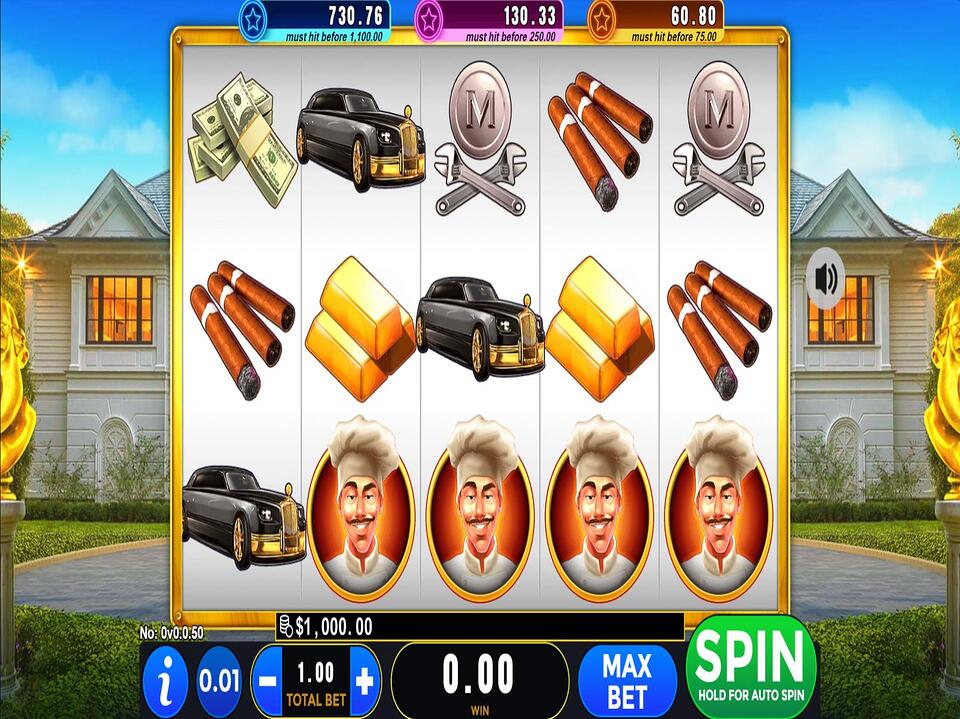
Task: Spin the slot reels
Action: (751, 665)
